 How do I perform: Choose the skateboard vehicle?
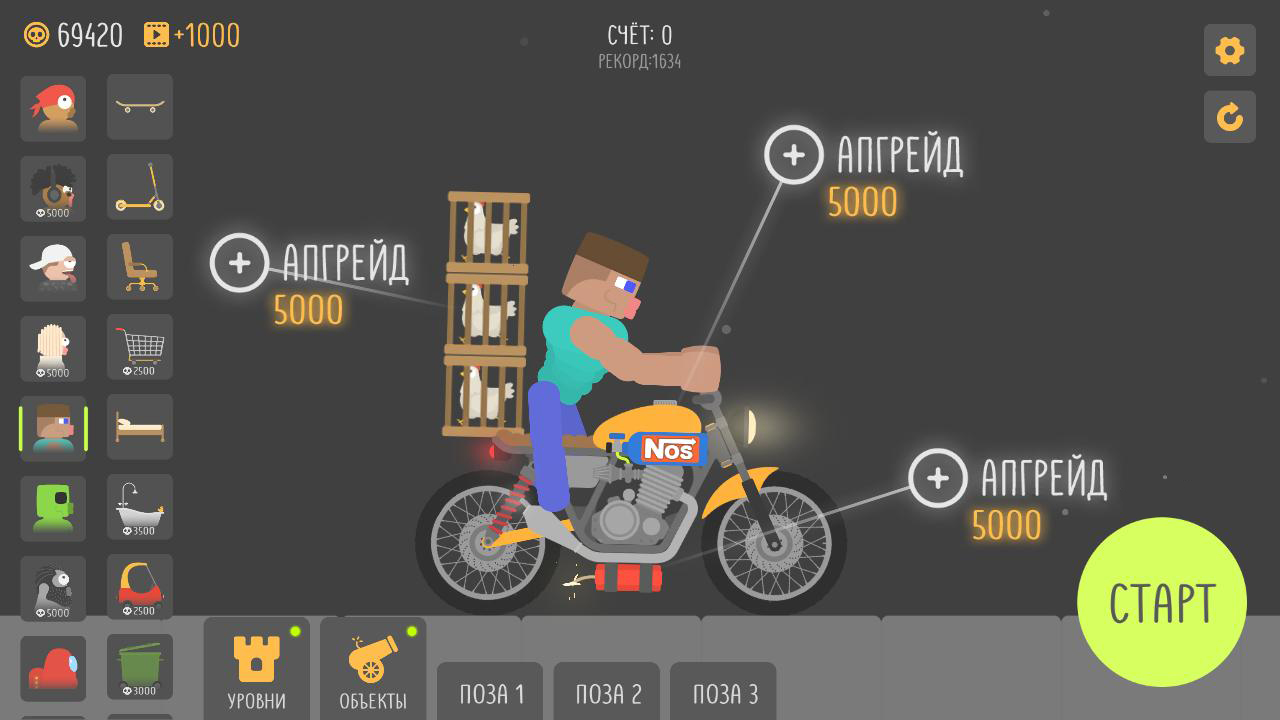click(x=139, y=108)
